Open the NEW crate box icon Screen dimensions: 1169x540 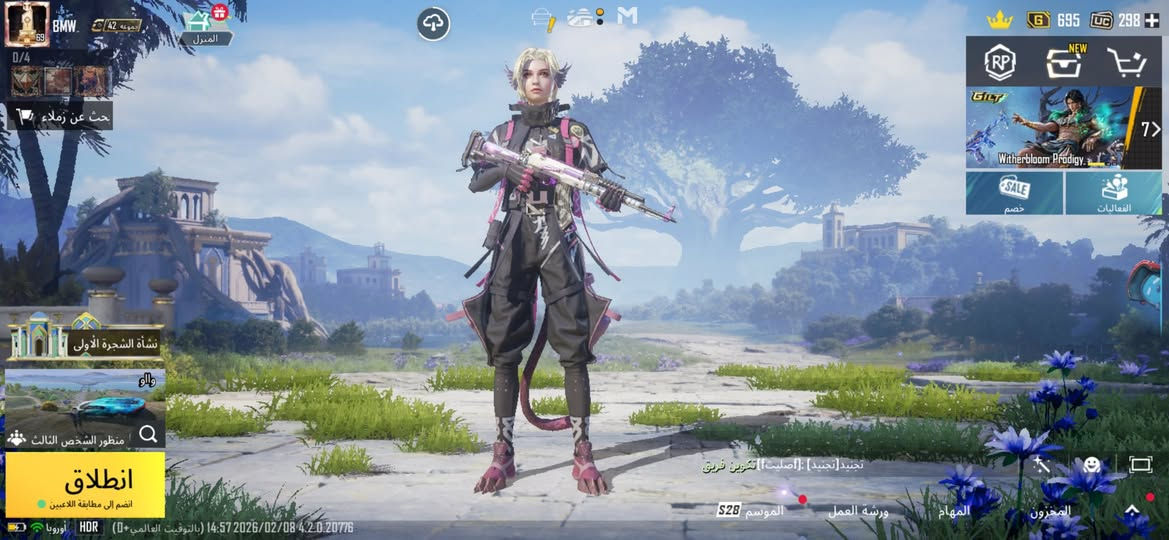[1063, 63]
